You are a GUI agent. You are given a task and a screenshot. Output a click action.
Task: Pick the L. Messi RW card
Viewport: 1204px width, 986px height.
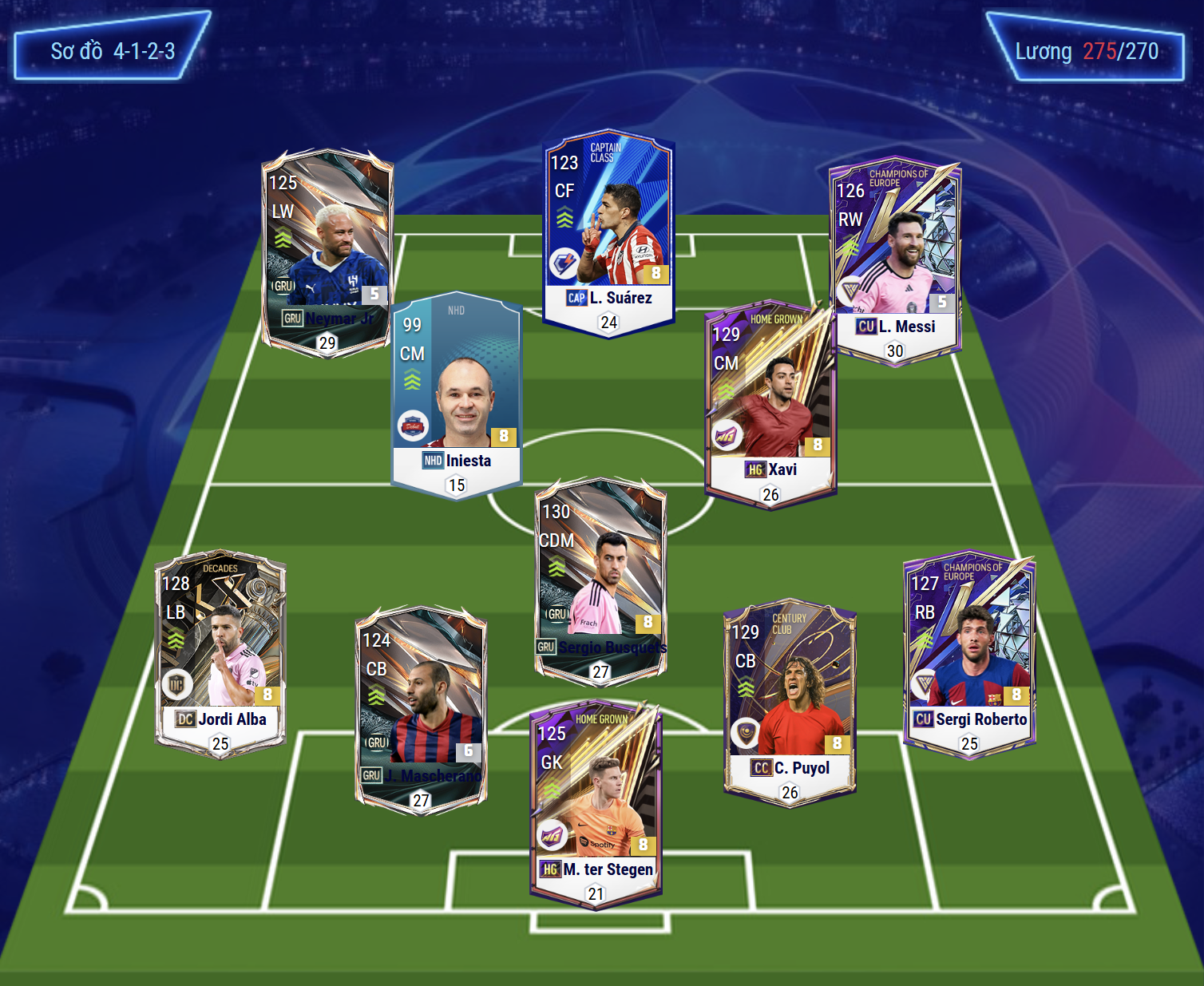pyautogui.click(x=894, y=259)
